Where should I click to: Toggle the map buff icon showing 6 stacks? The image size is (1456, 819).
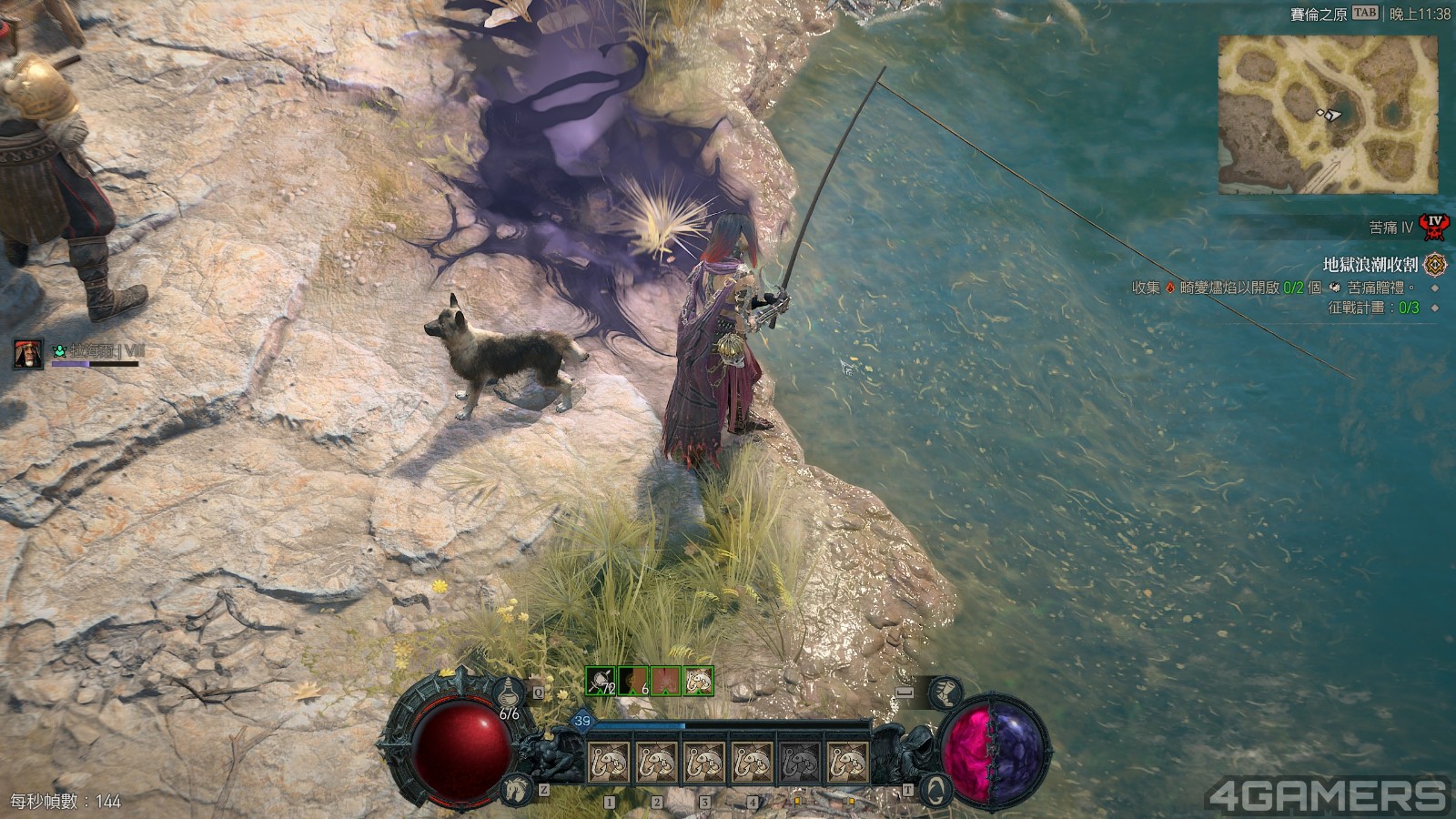[x=632, y=680]
